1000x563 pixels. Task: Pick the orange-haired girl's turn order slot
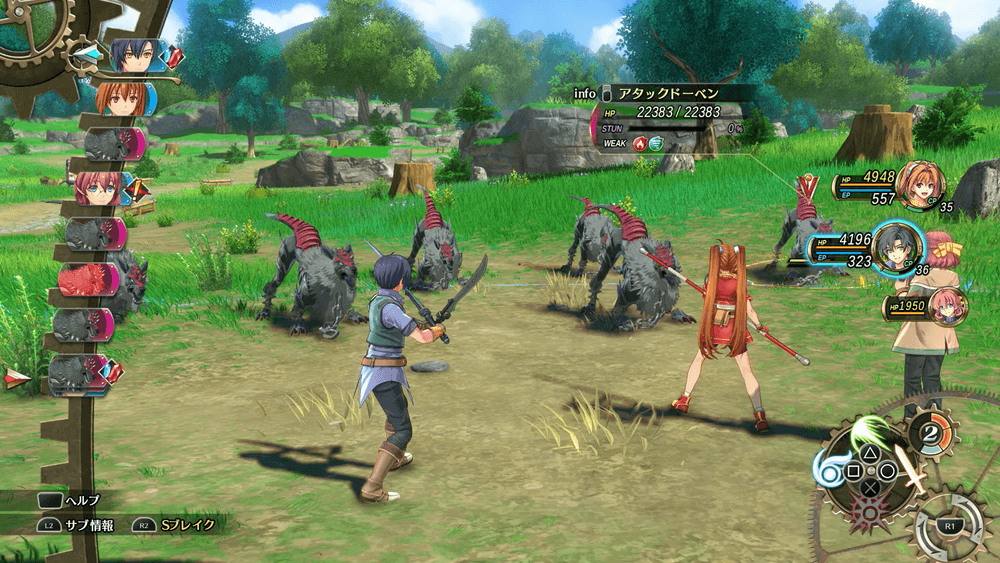[120, 99]
